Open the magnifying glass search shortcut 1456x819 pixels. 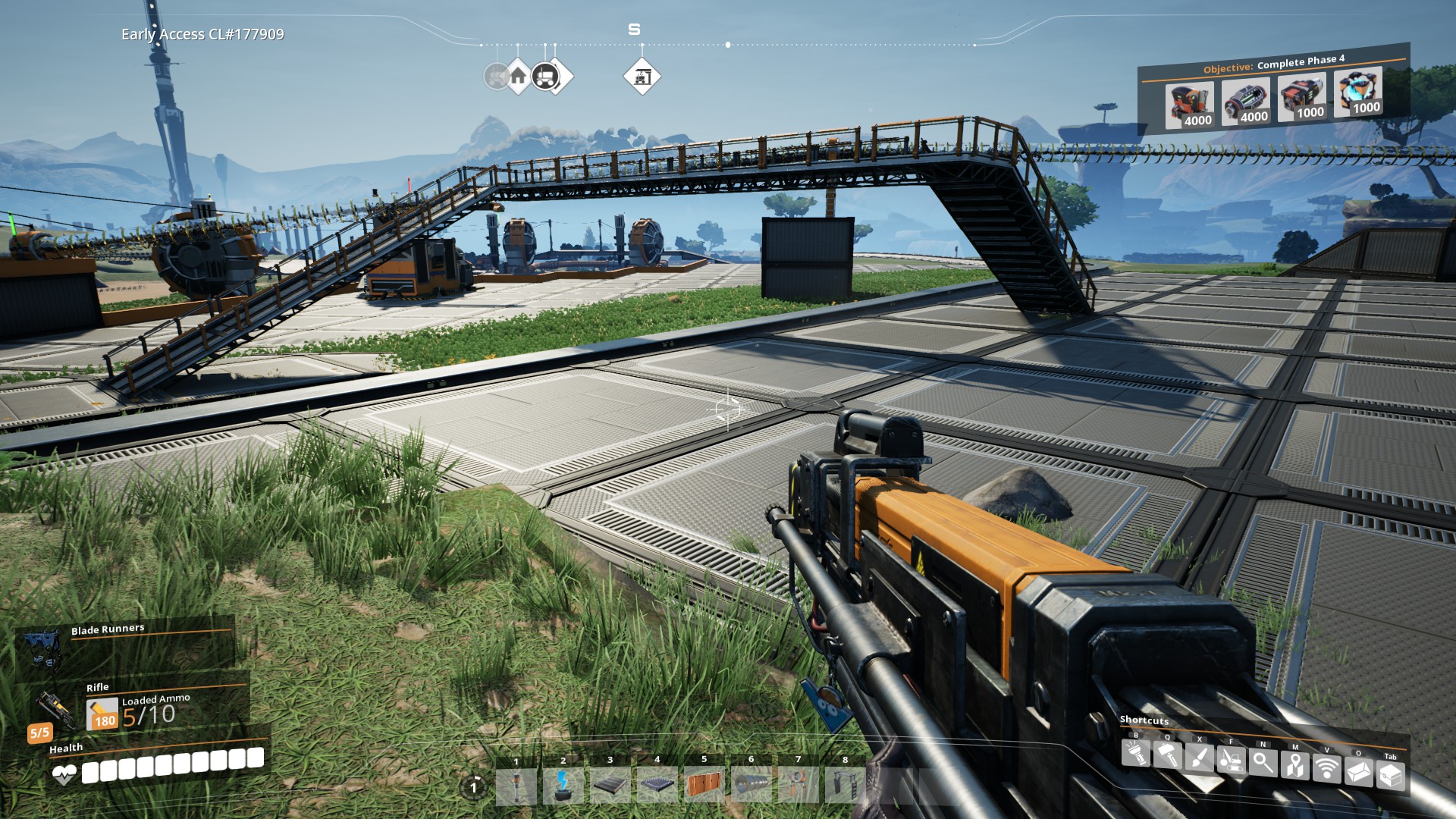tap(1263, 763)
